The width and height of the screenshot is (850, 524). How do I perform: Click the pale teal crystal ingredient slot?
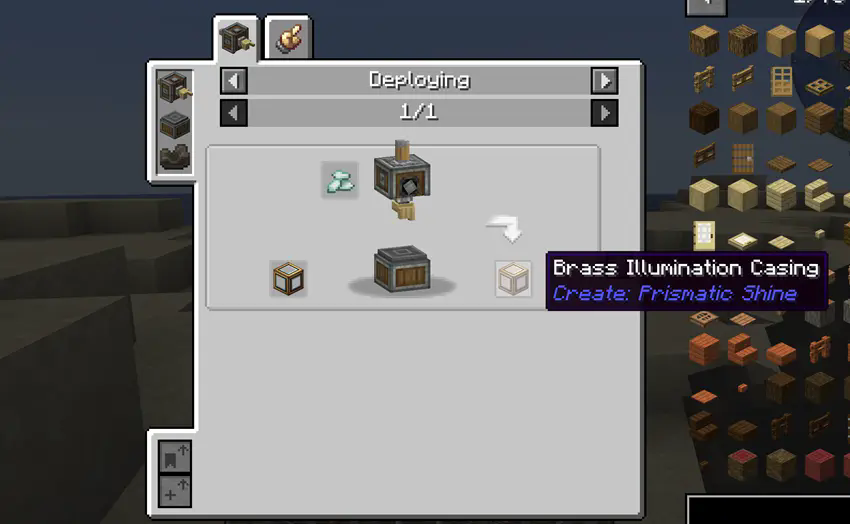tap(340, 180)
